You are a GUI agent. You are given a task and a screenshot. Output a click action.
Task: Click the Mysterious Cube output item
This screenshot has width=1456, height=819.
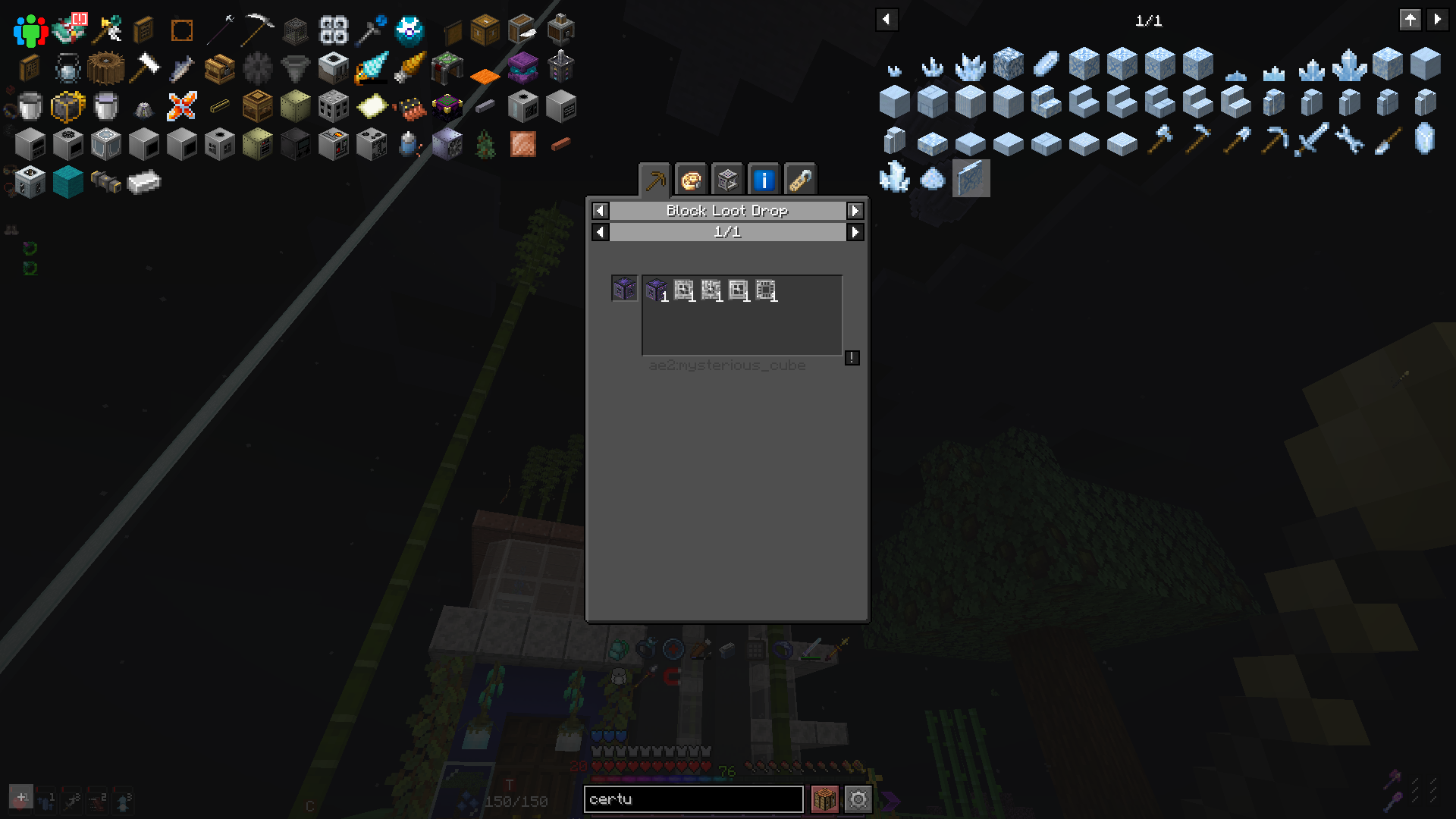(x=656, y=289)
